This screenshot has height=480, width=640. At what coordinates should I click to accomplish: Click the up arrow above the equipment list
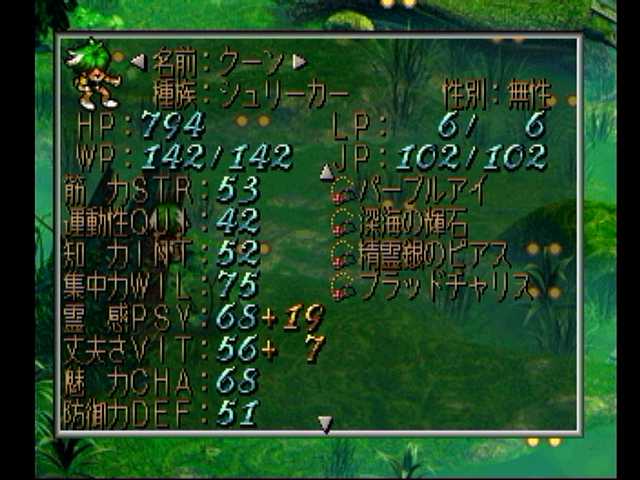click(326, 172)
